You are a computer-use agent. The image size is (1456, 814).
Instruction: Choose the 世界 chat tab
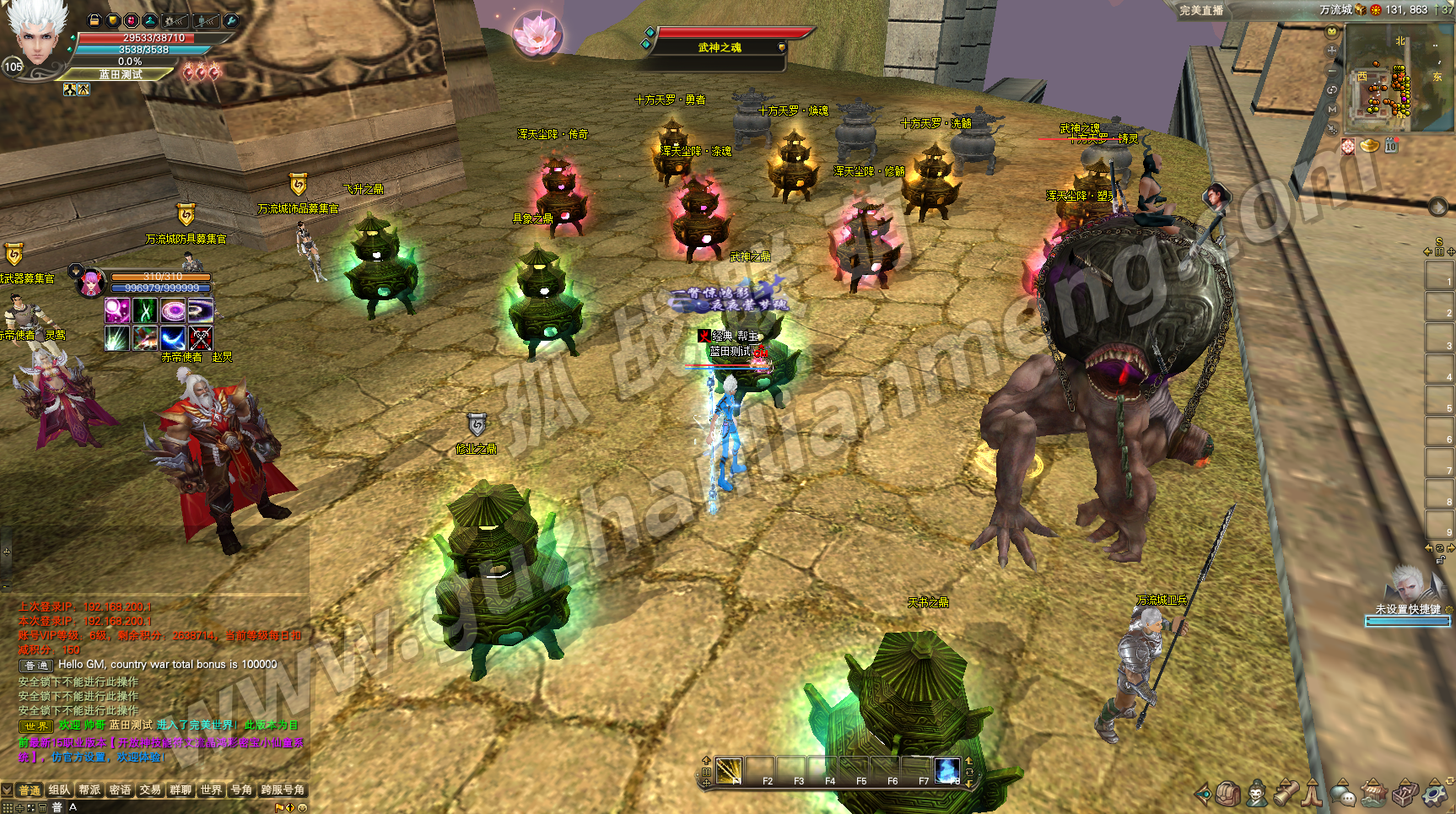coord(211,790)
